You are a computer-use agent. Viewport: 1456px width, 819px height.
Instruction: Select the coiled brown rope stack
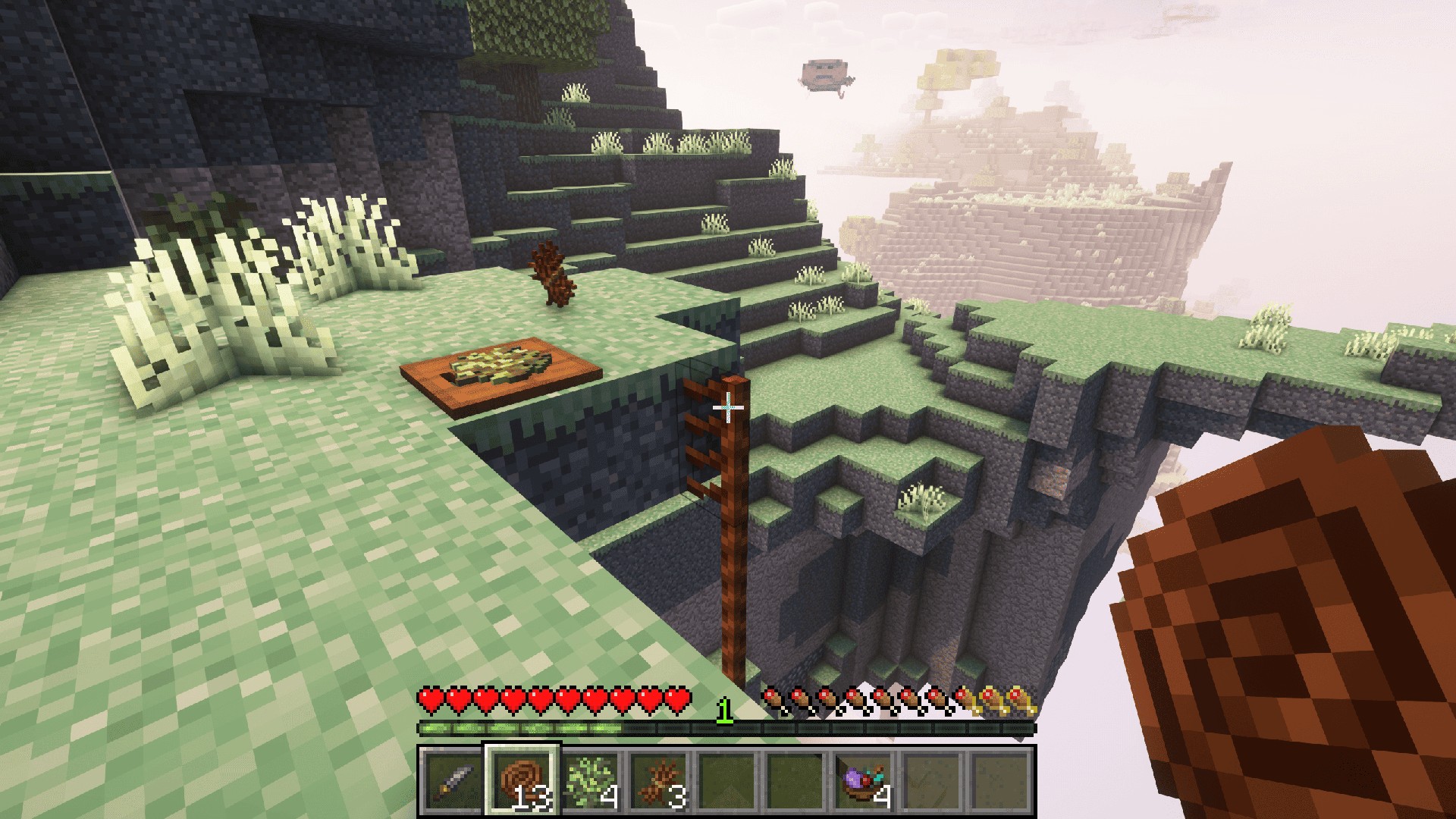[521, 780]
